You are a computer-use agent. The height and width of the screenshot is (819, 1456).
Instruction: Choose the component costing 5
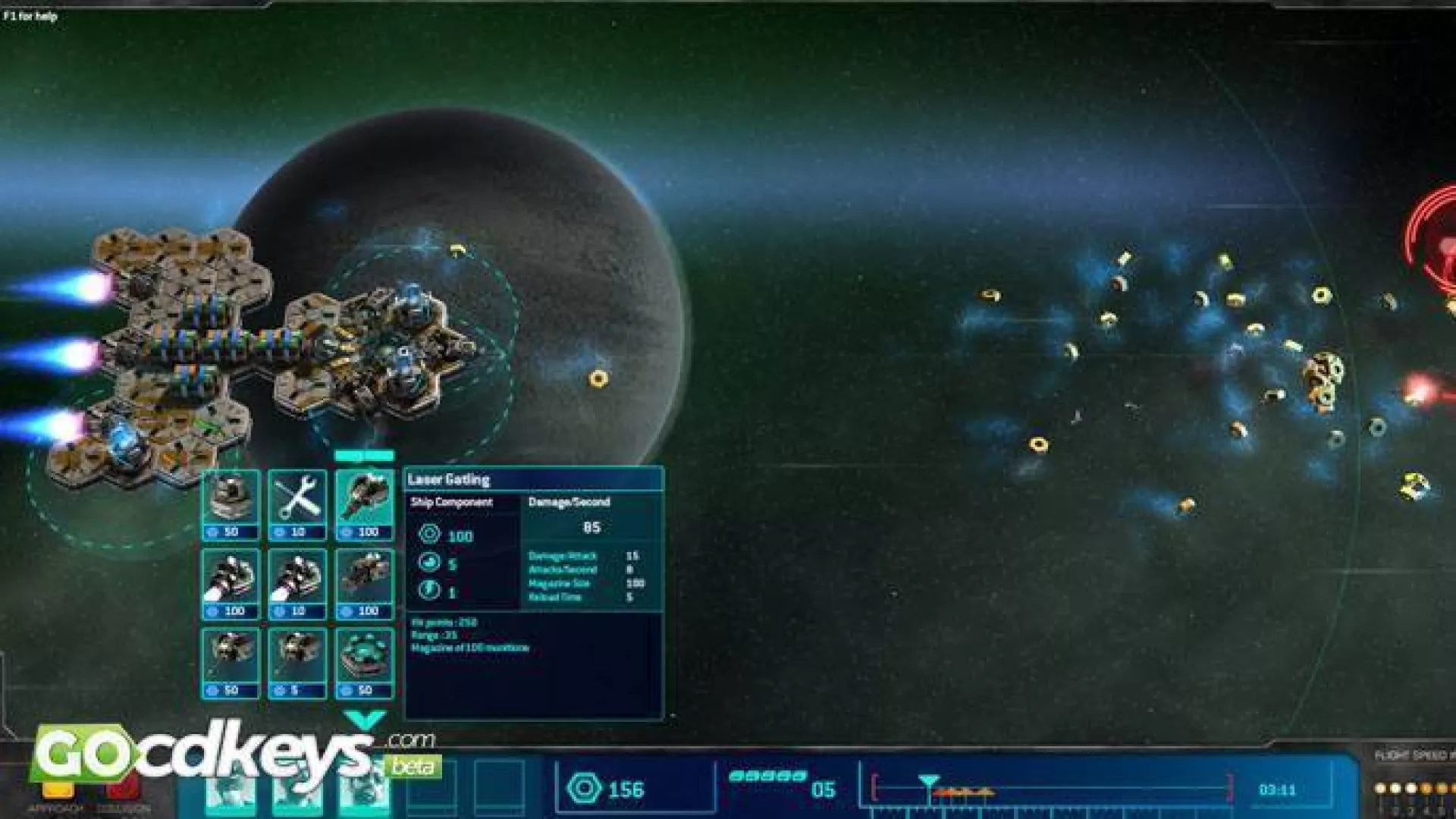click(x=297, y=662)
